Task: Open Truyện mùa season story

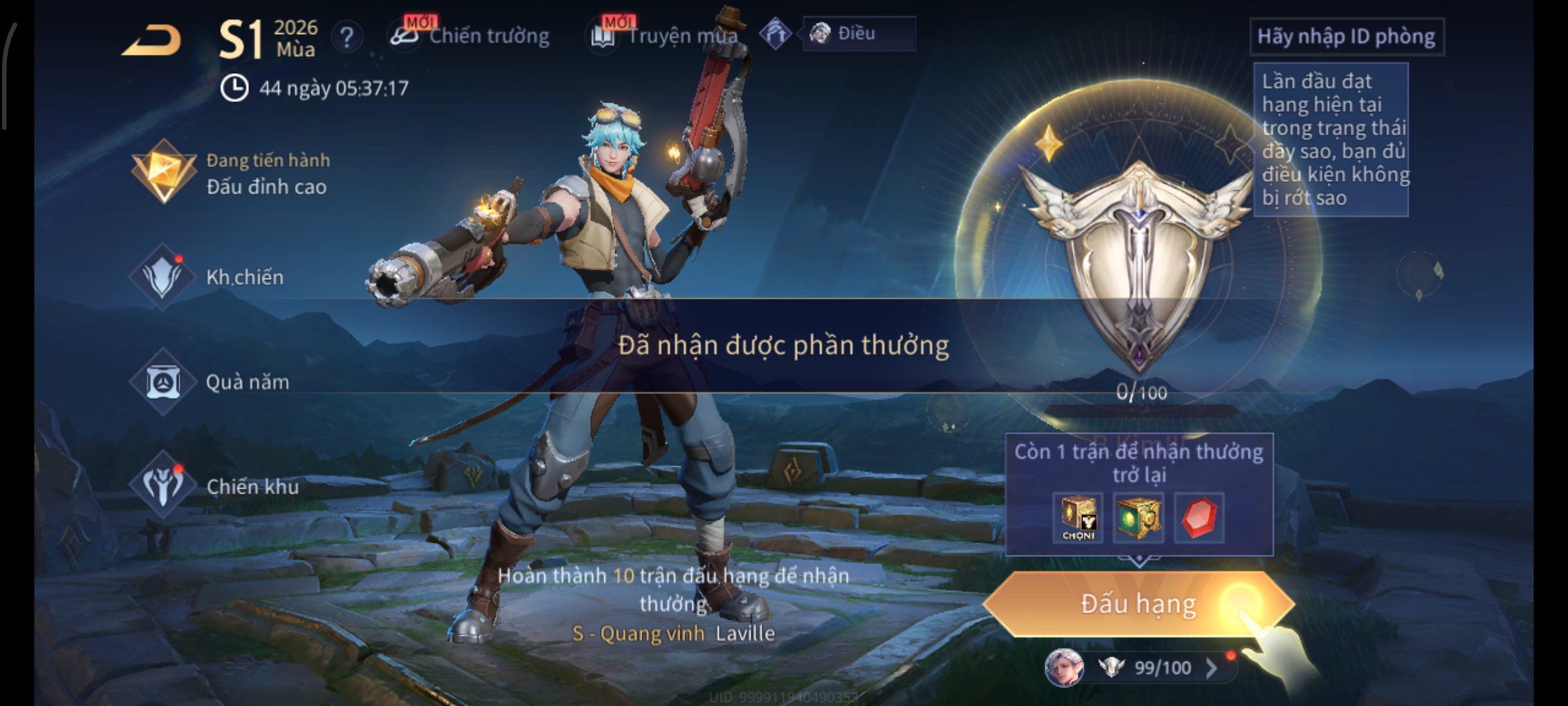Action: pos(666,36)
